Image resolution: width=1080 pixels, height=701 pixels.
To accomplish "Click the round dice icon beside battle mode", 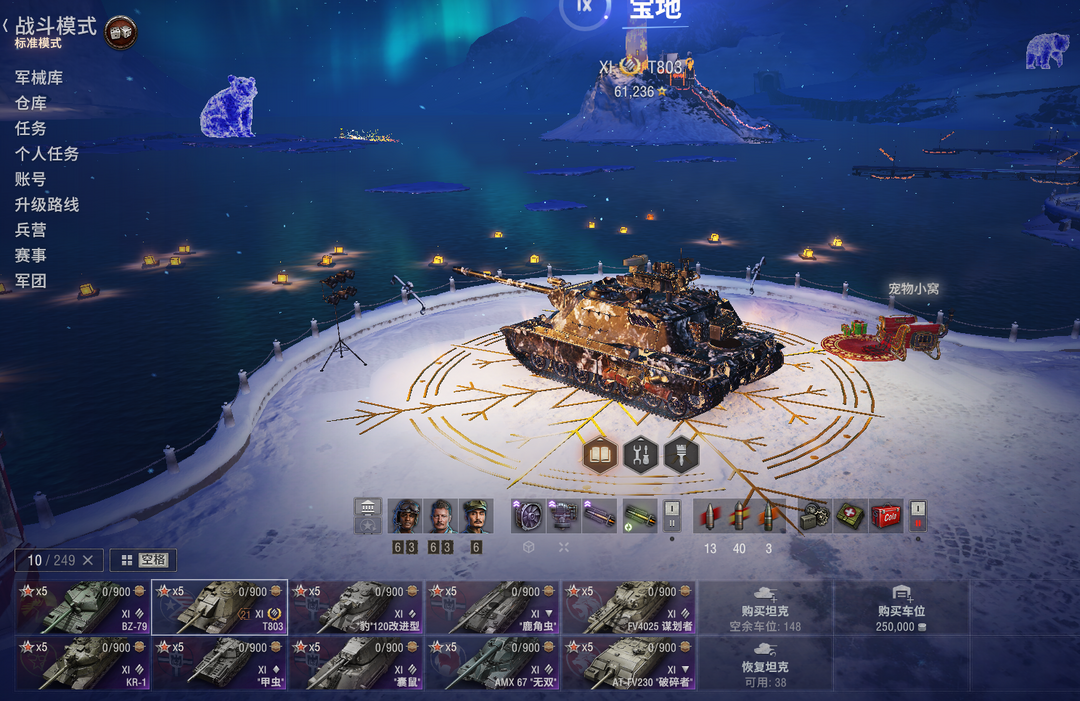I will tap(121, 32).
